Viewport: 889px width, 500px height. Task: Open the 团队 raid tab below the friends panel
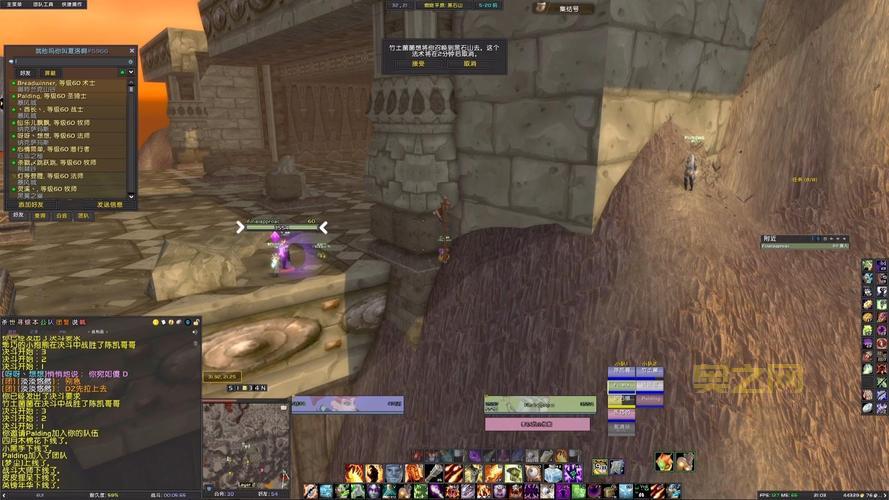tap(84, 215)
